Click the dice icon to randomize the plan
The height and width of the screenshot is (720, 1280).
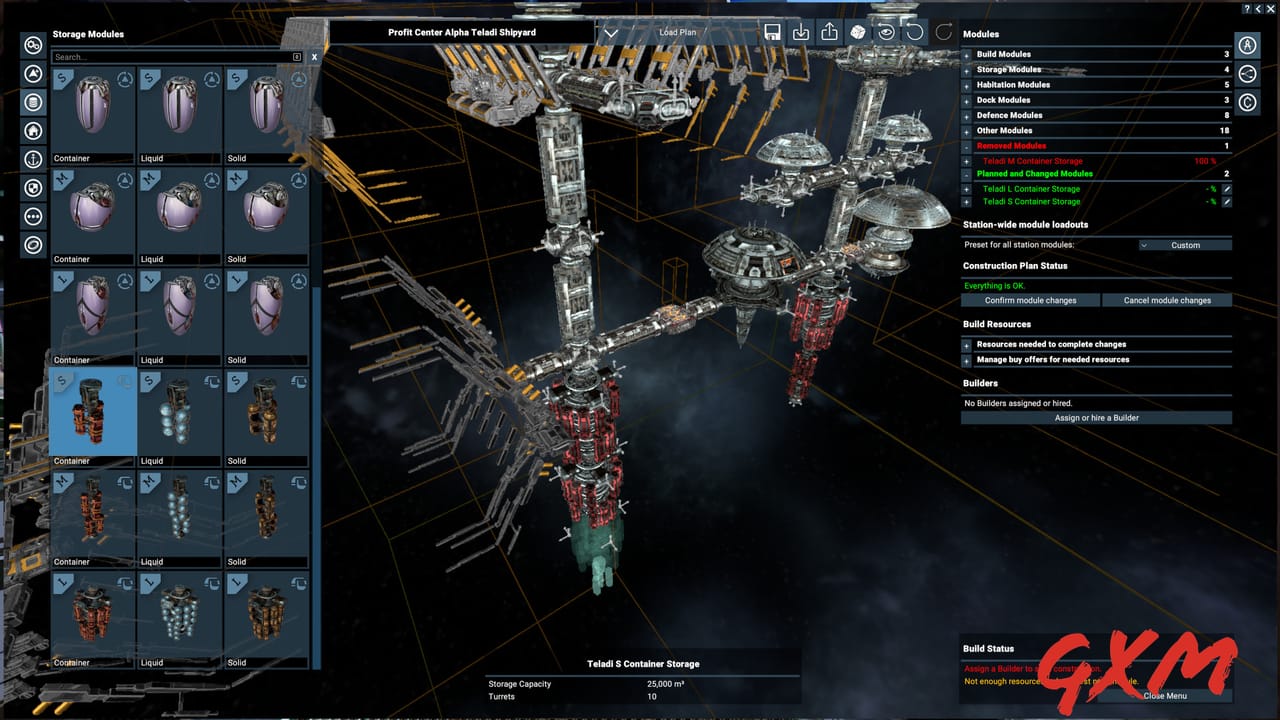point(857,32)
